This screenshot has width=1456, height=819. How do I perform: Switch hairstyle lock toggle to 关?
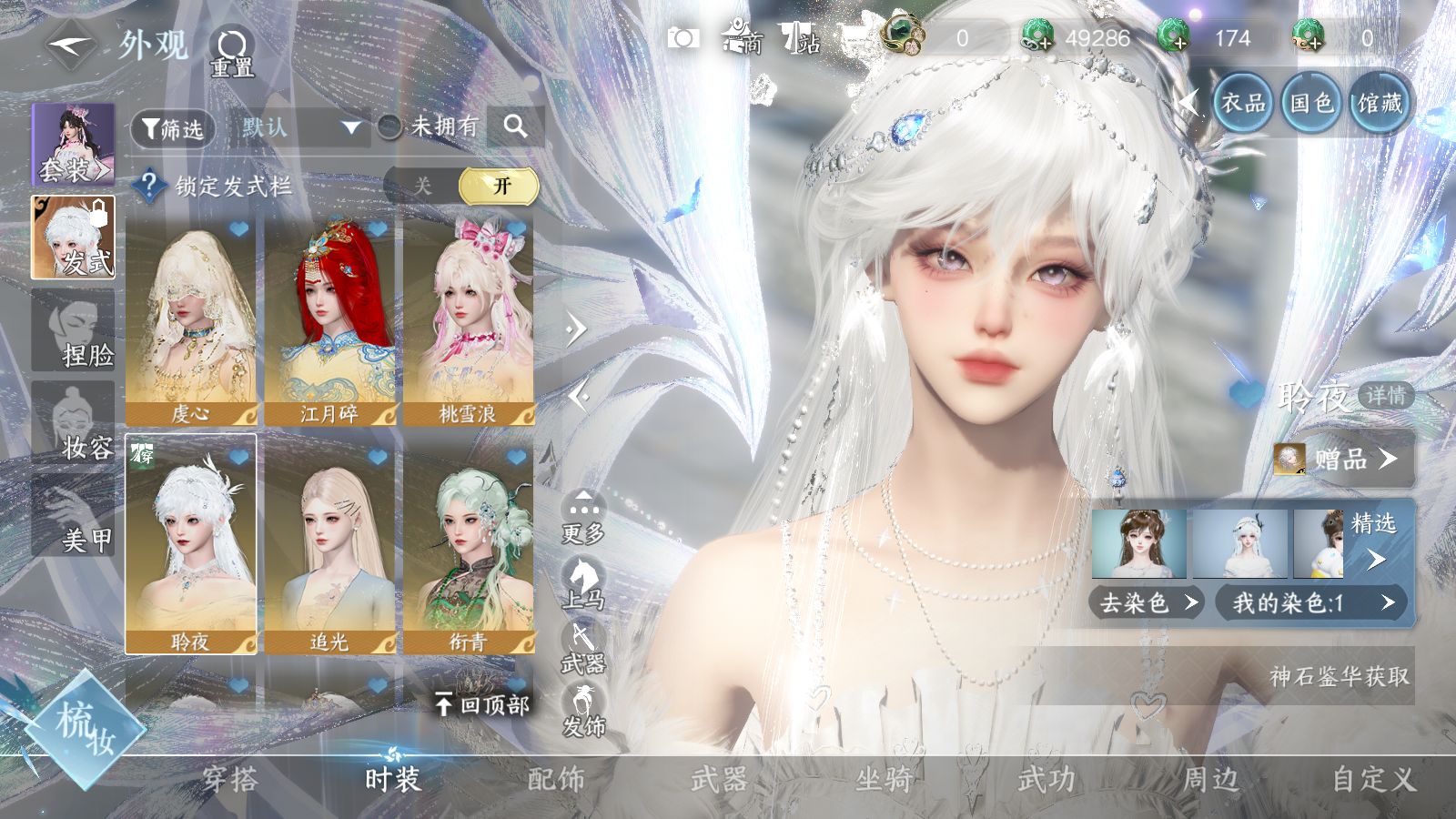[x=422, y=186]
